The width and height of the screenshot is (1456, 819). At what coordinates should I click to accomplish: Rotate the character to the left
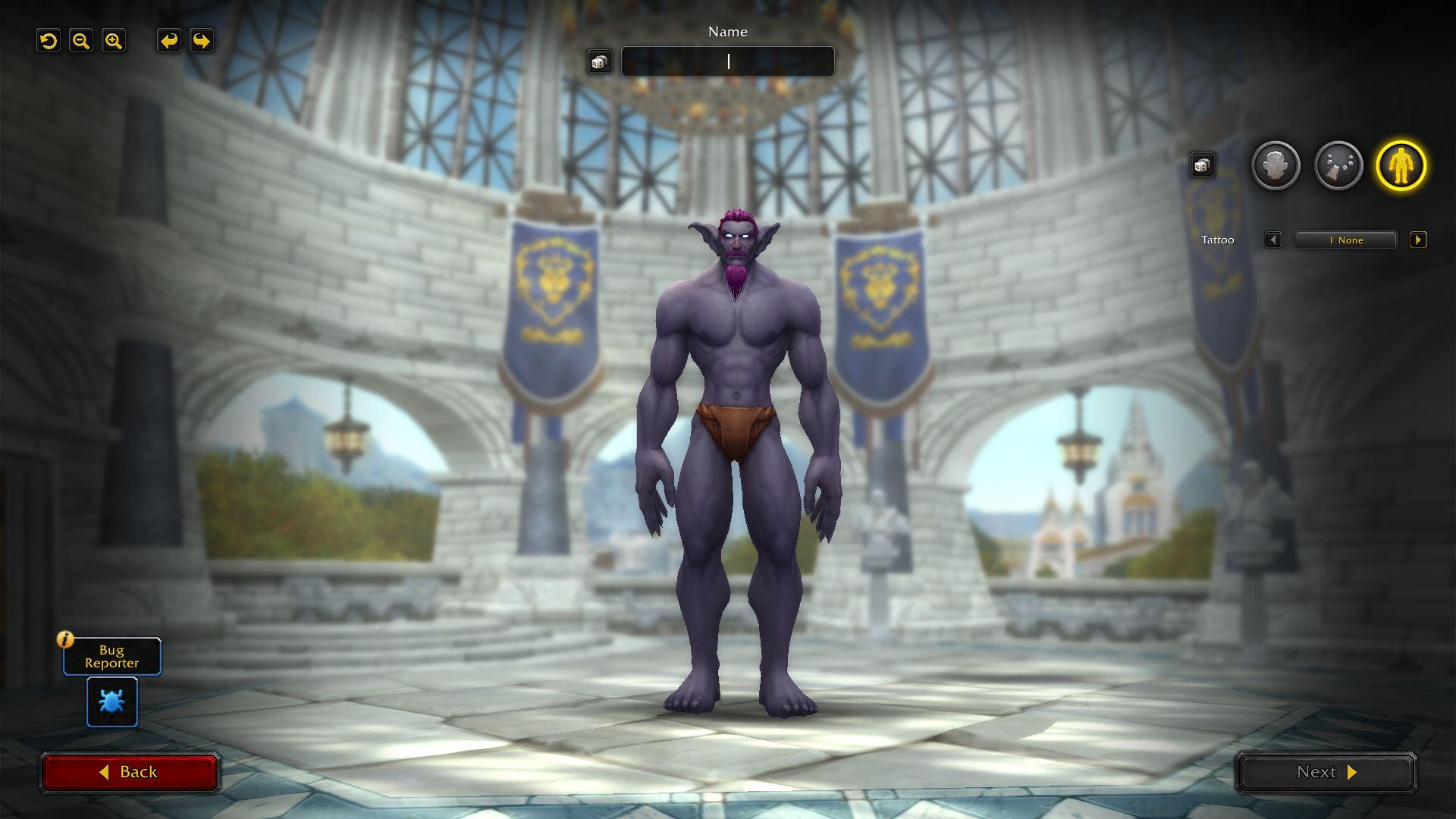click(169, 41)
